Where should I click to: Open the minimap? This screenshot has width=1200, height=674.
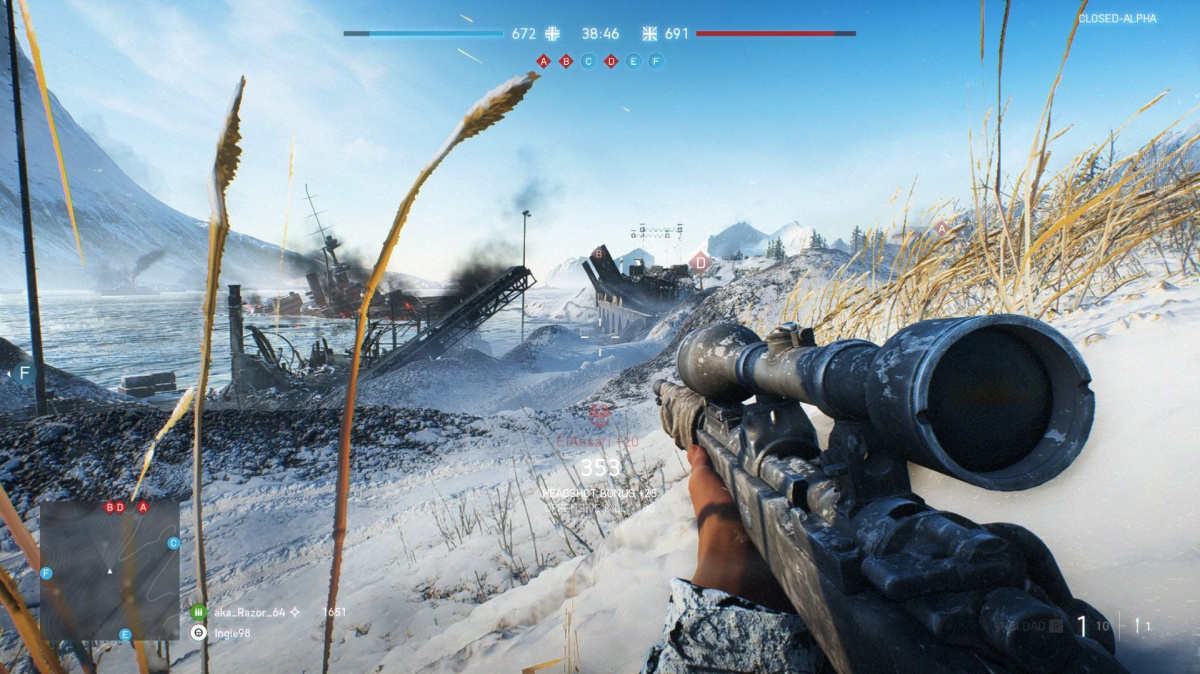(110, 570)
